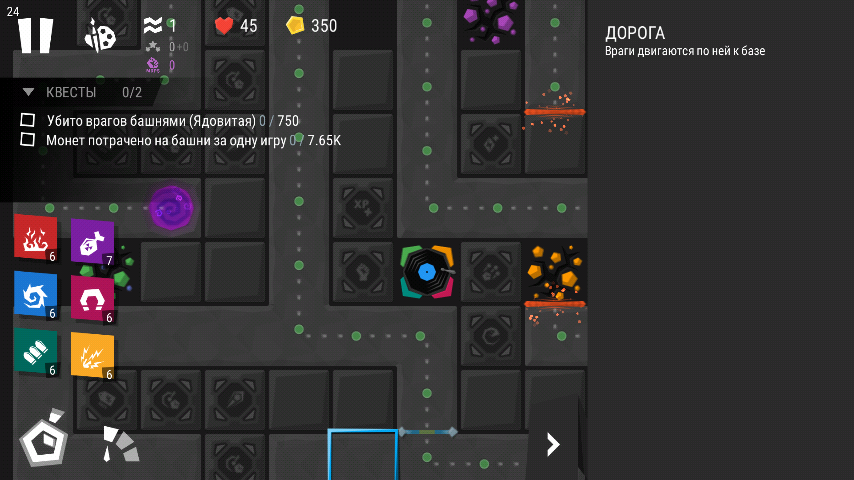Screen dimensions: 854x480
Task: Activate the green bullets ability
Action: pyautogui.click(x=35, y=351)
